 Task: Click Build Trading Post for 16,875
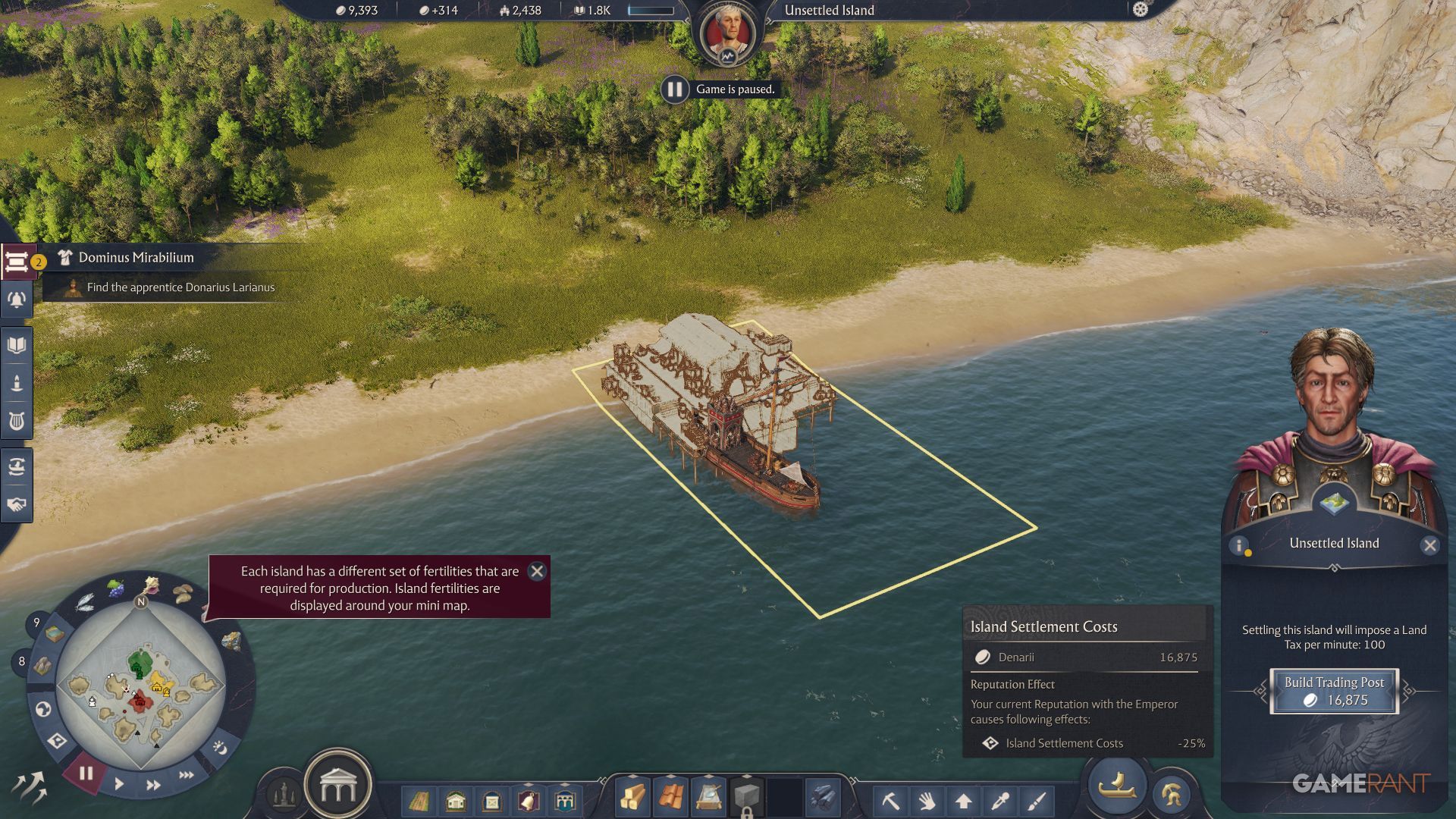pos(1334,691)
